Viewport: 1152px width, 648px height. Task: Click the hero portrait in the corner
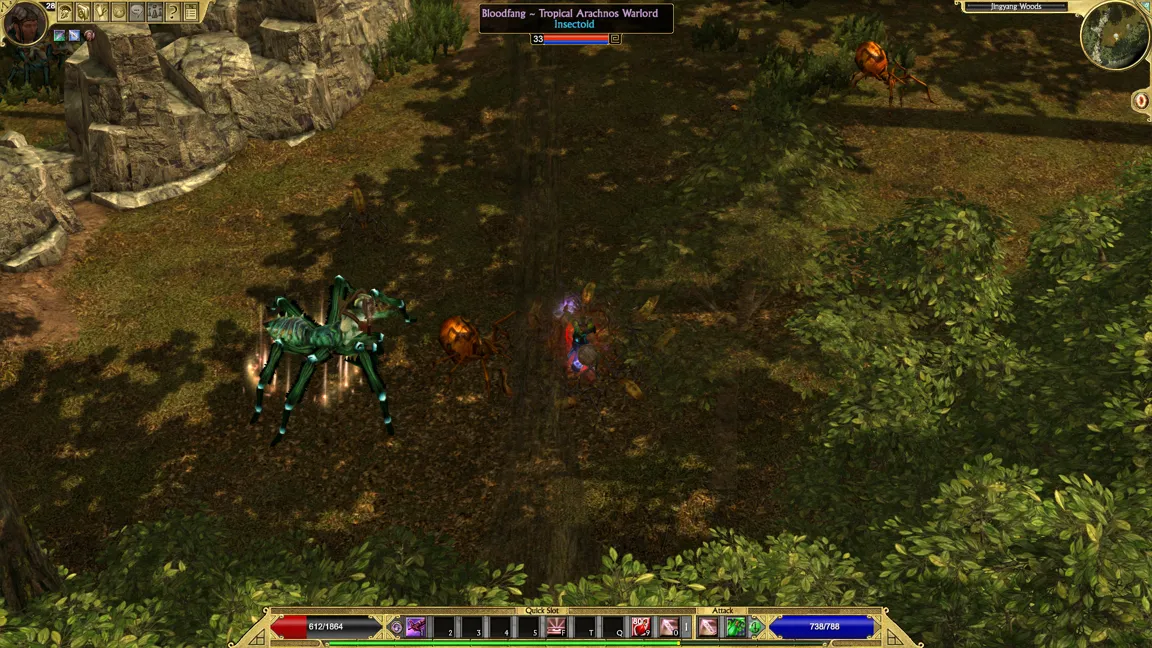click(24, 22)
